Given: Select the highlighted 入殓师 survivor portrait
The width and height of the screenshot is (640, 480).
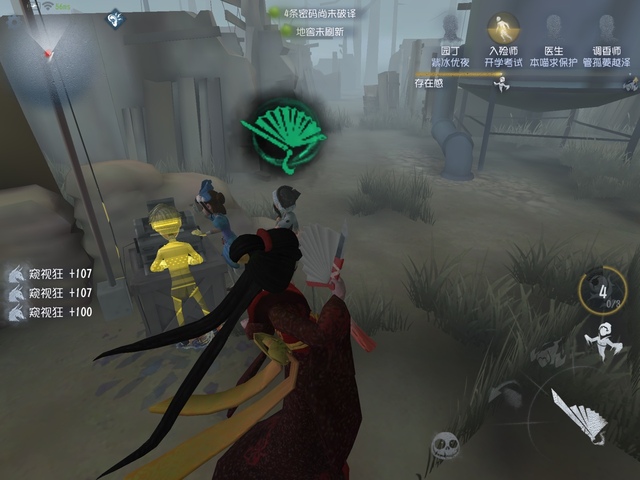Looking at the screenshot, I should tap(504, 30).
